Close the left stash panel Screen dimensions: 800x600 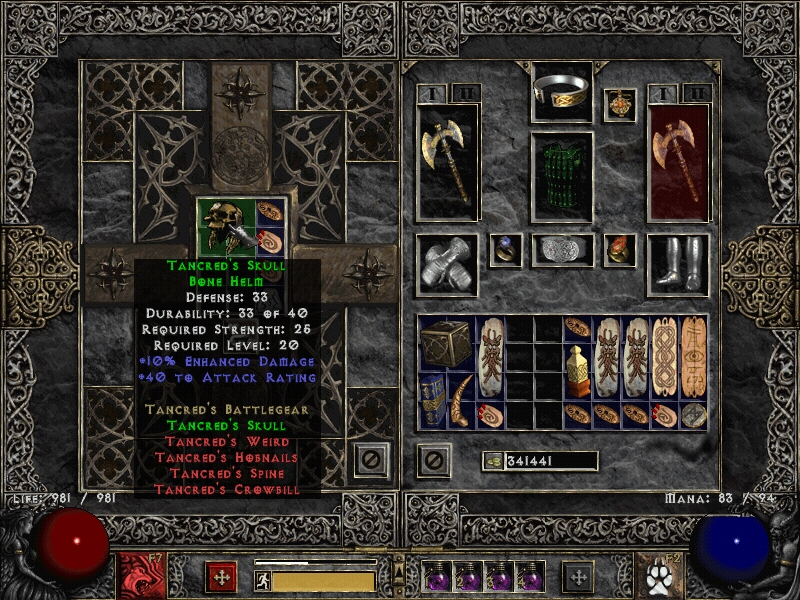click(x=371, y=460)
